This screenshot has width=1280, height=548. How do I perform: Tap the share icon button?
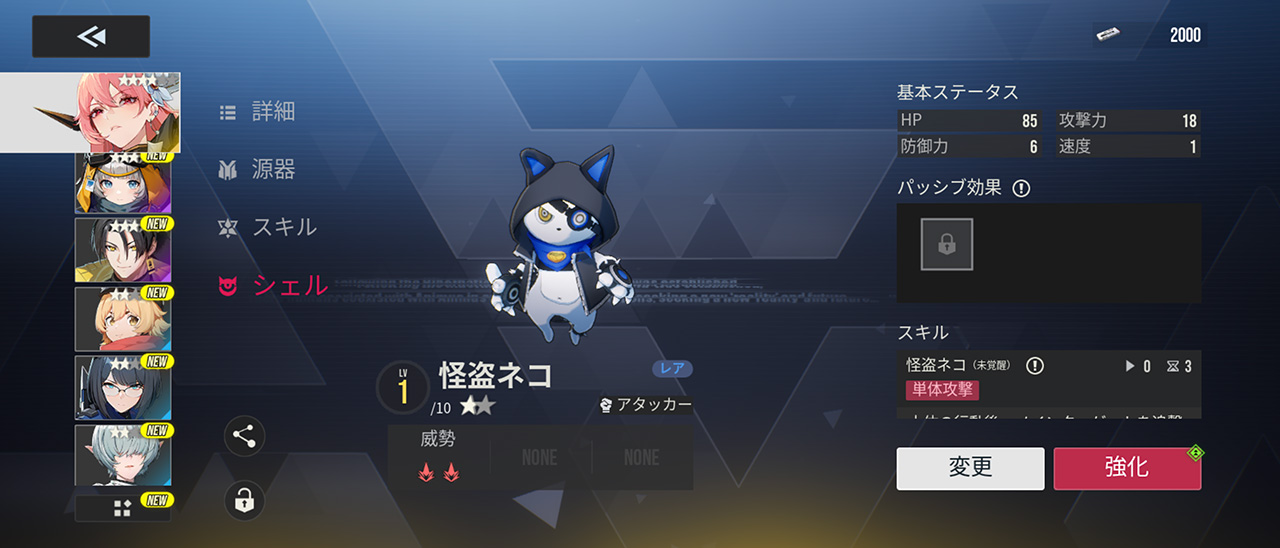pos(245,436)
